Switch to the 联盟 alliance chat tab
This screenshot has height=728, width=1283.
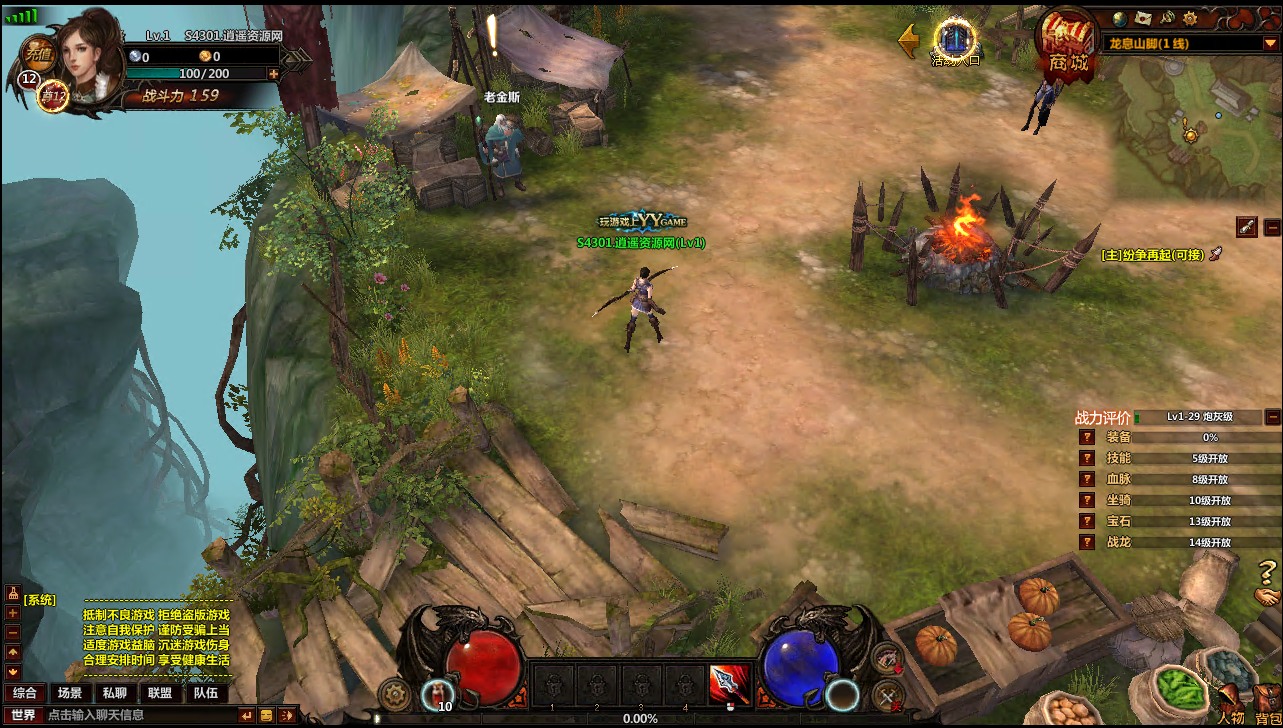tap(160, 693)
